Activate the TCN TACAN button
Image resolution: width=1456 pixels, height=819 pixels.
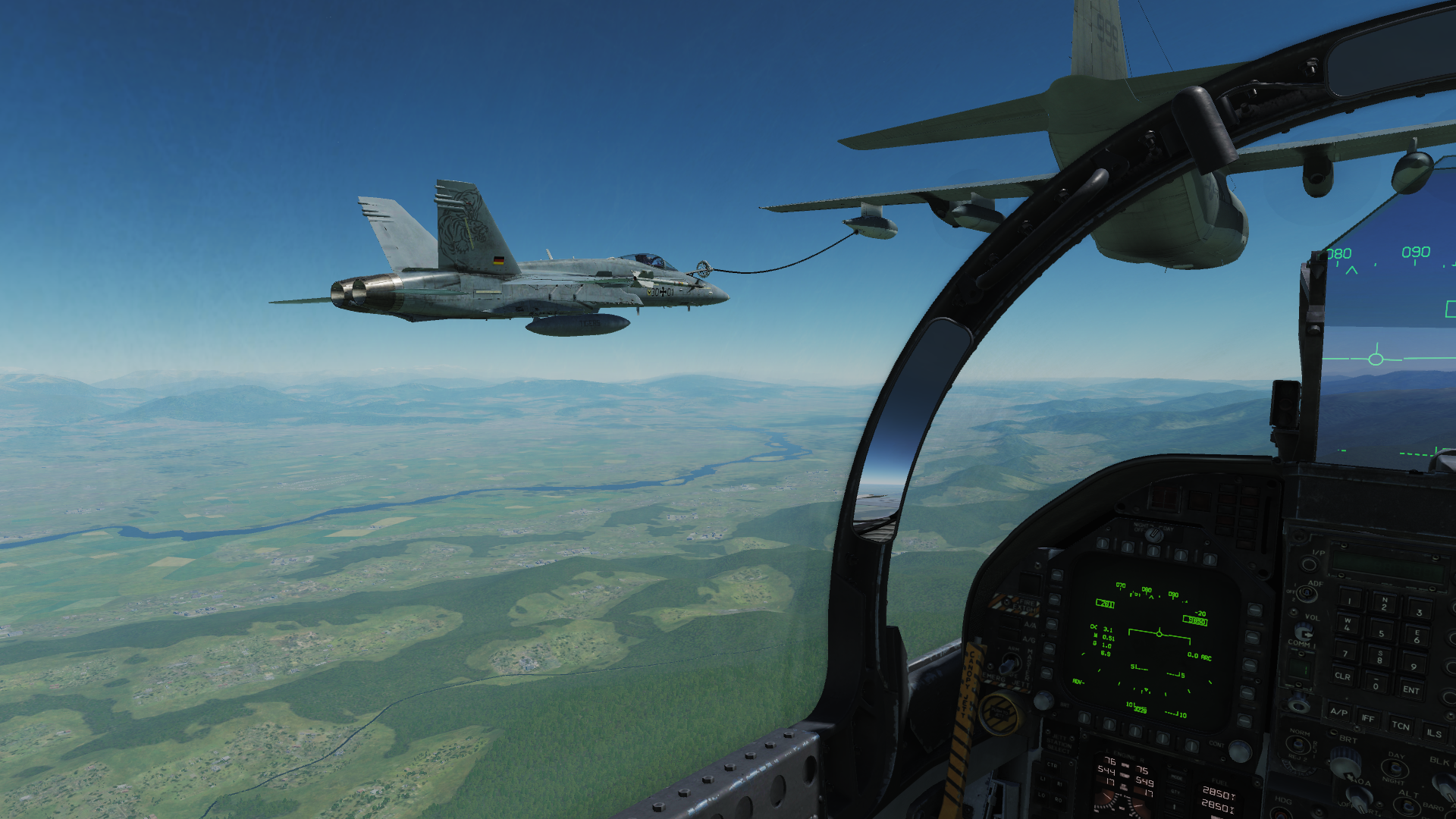(1400, 725)
